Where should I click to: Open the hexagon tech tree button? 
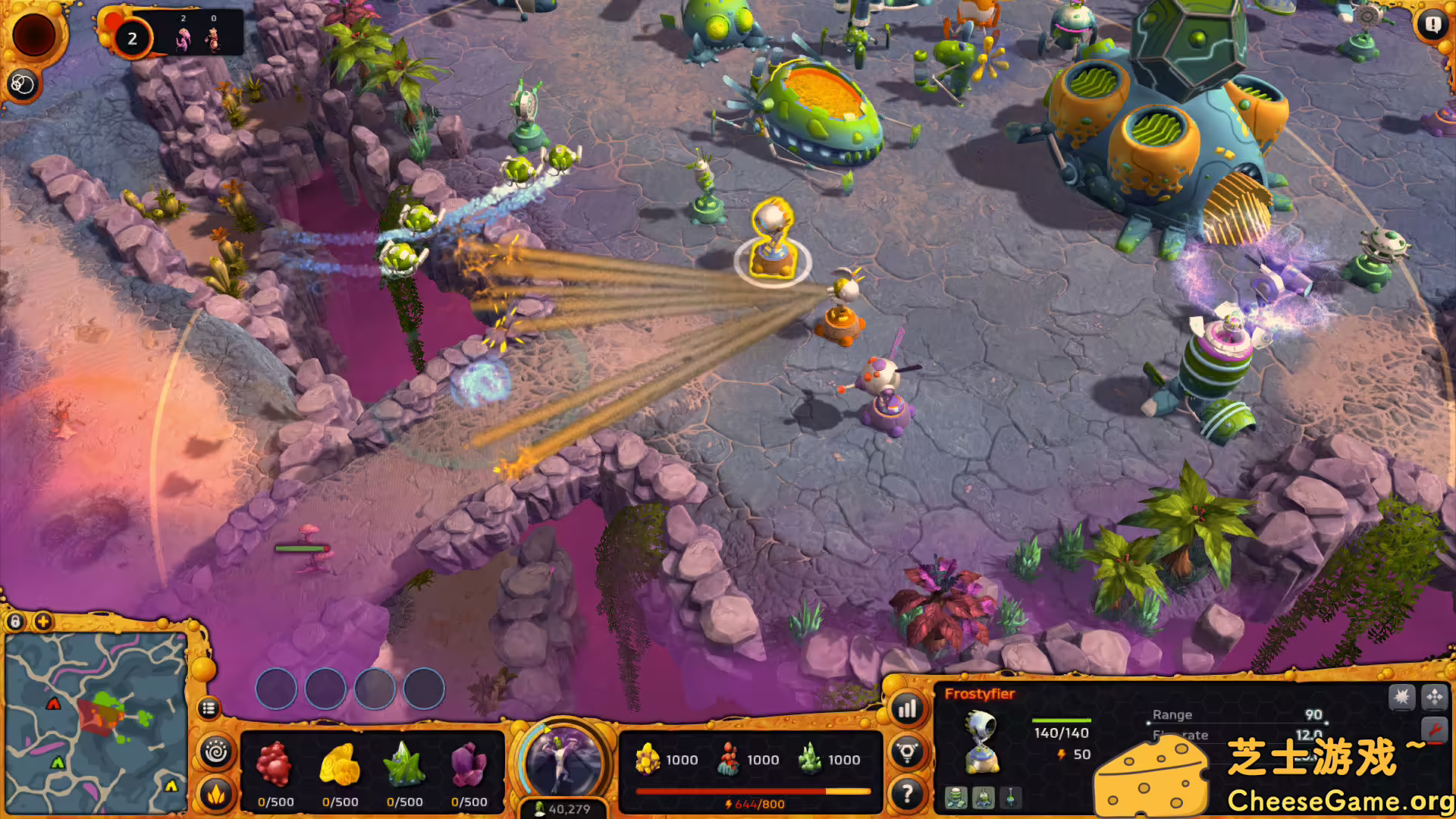(907, 752)
